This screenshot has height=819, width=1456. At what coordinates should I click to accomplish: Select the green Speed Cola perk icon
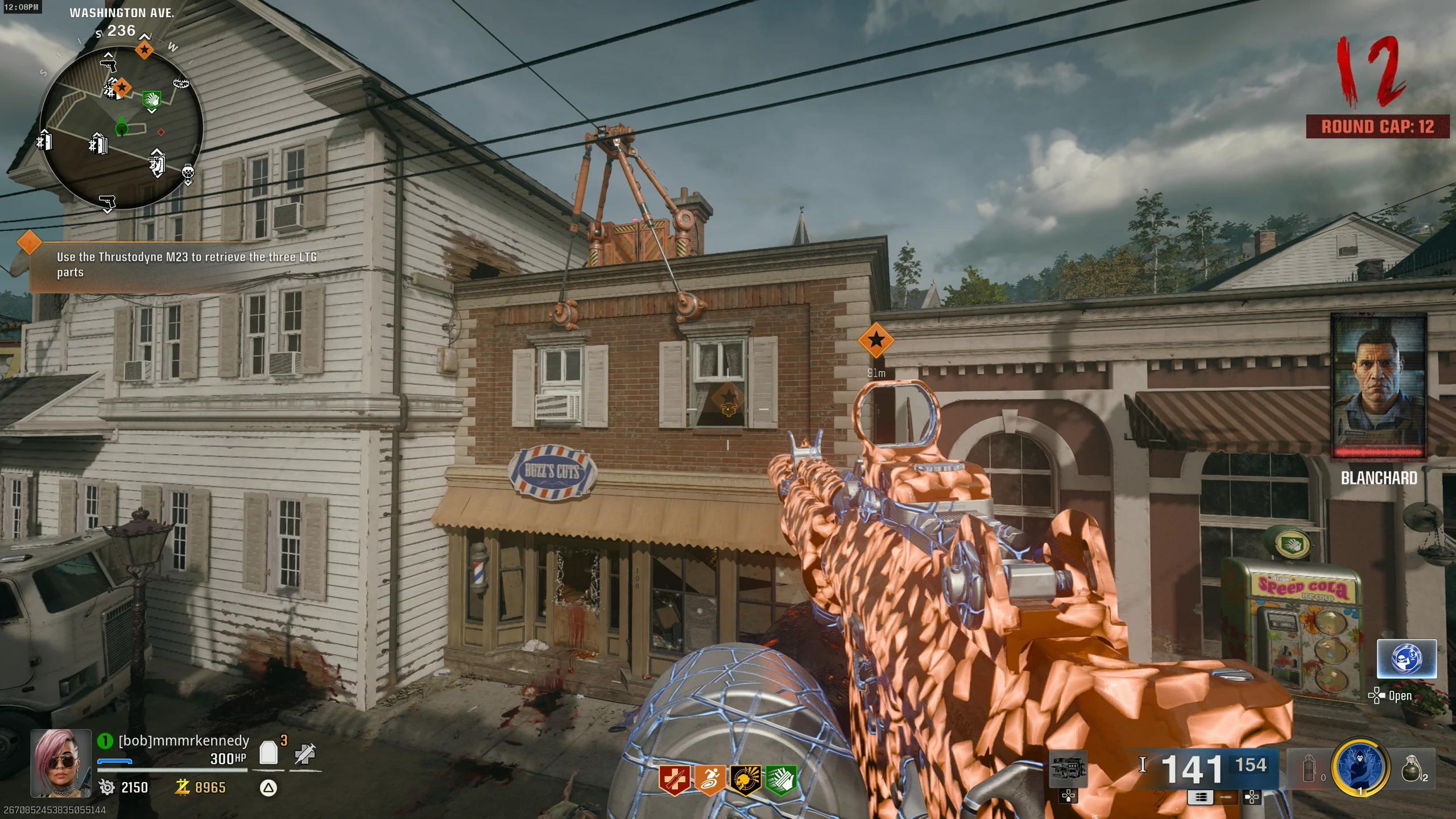point(780,779)
